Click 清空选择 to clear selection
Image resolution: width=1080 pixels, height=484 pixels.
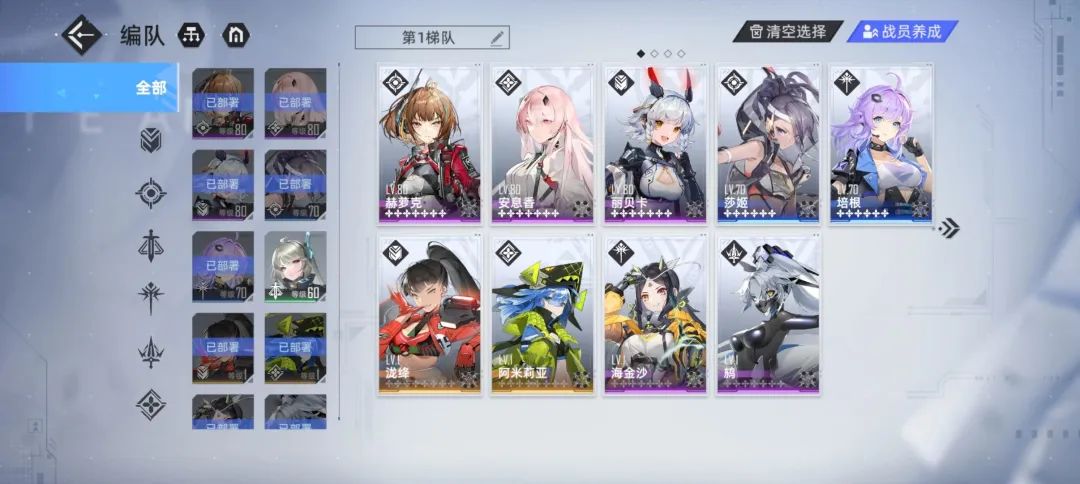pos(787,31)
